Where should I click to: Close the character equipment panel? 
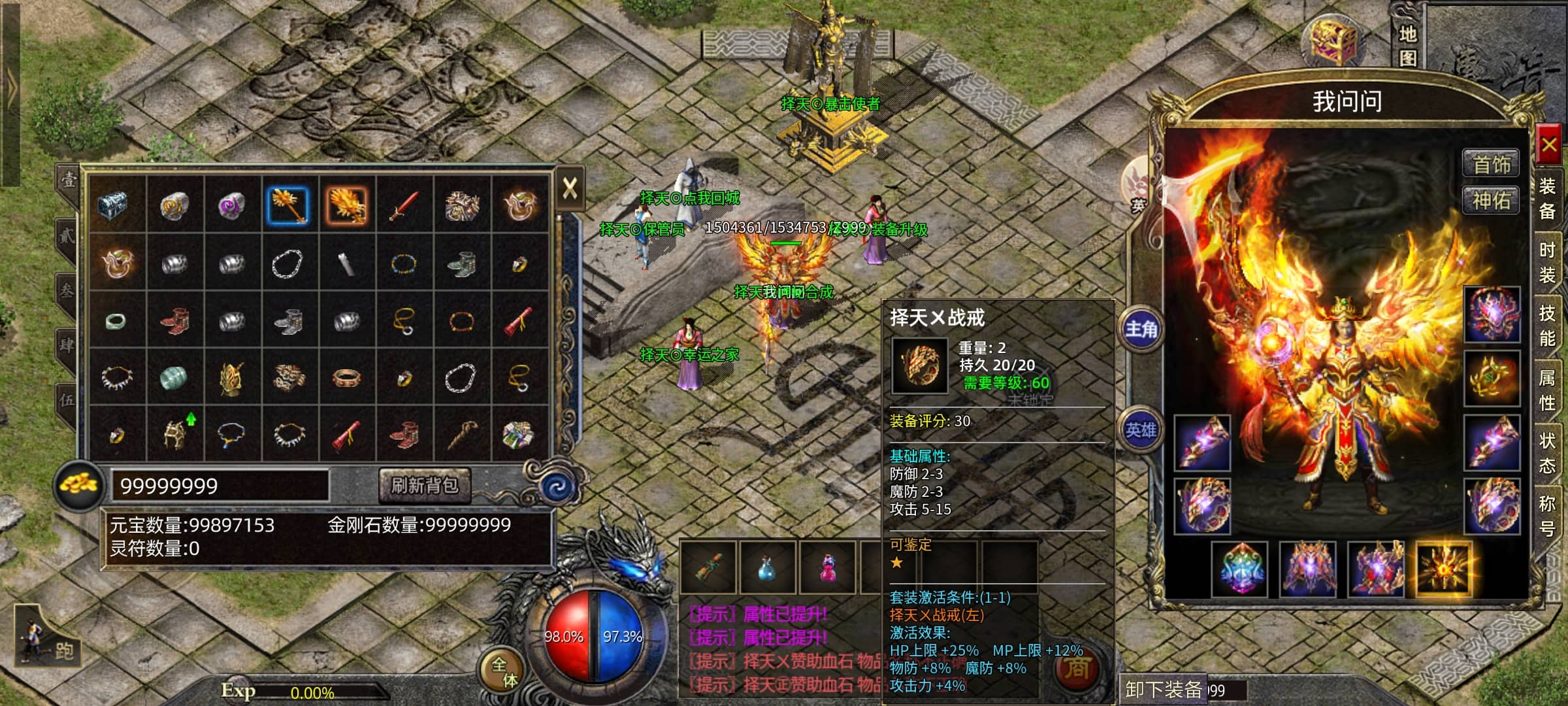(1549, 144)
